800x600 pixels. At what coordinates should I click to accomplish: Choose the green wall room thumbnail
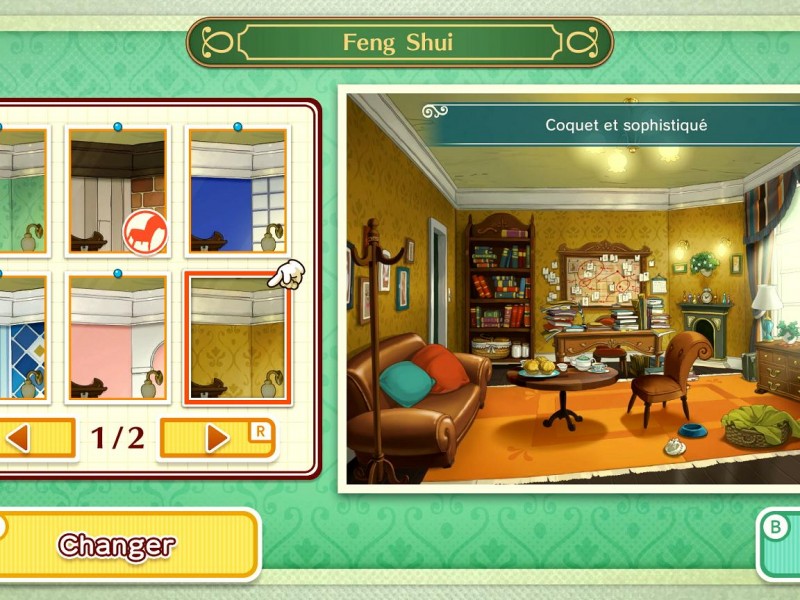[x=22, y=191]
